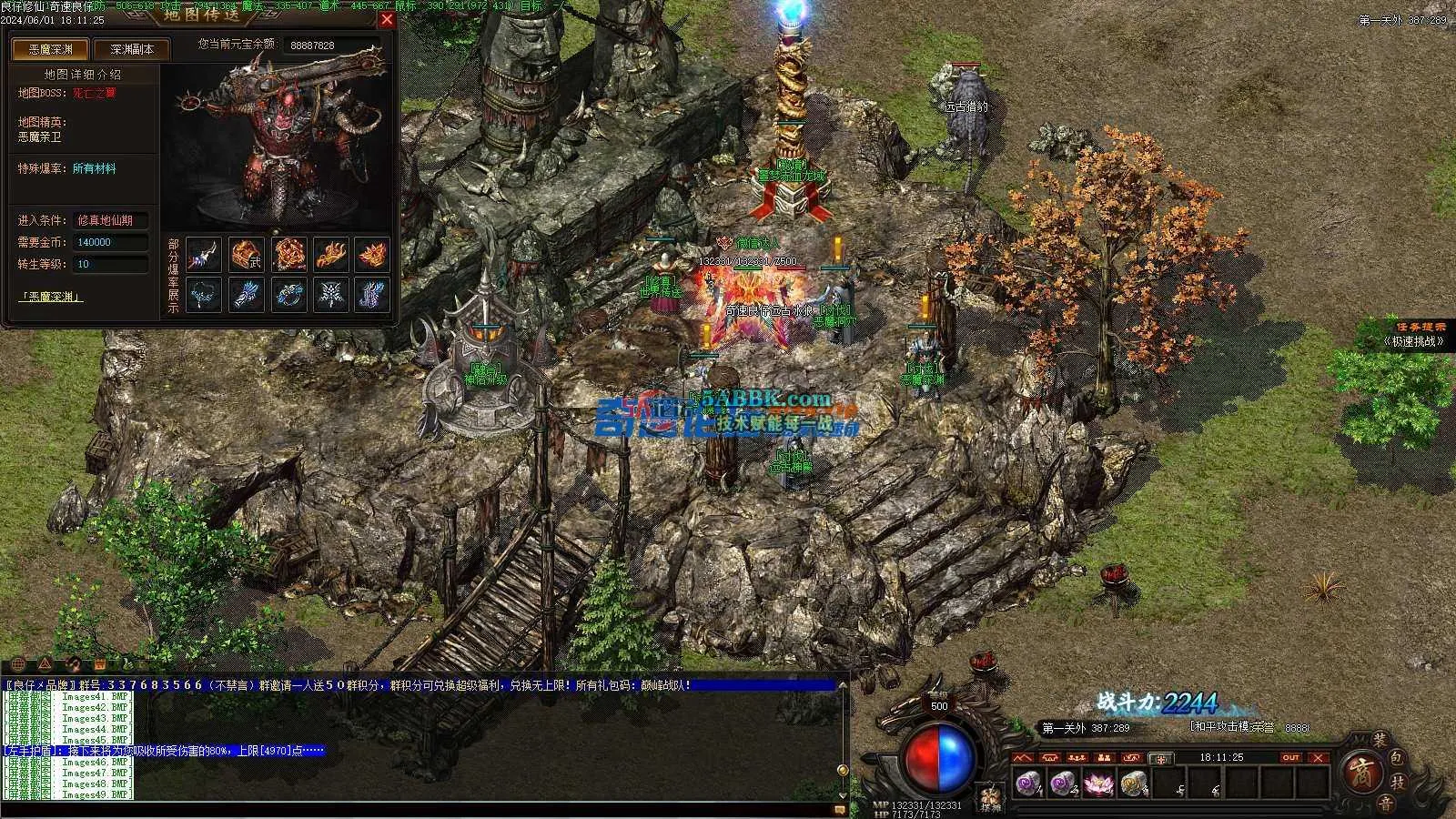Image resolution: width=1456 pixels, height=819 pixels.
Task: Open the 《极速挑战》 quest hint
Action: pos(1414,341)
